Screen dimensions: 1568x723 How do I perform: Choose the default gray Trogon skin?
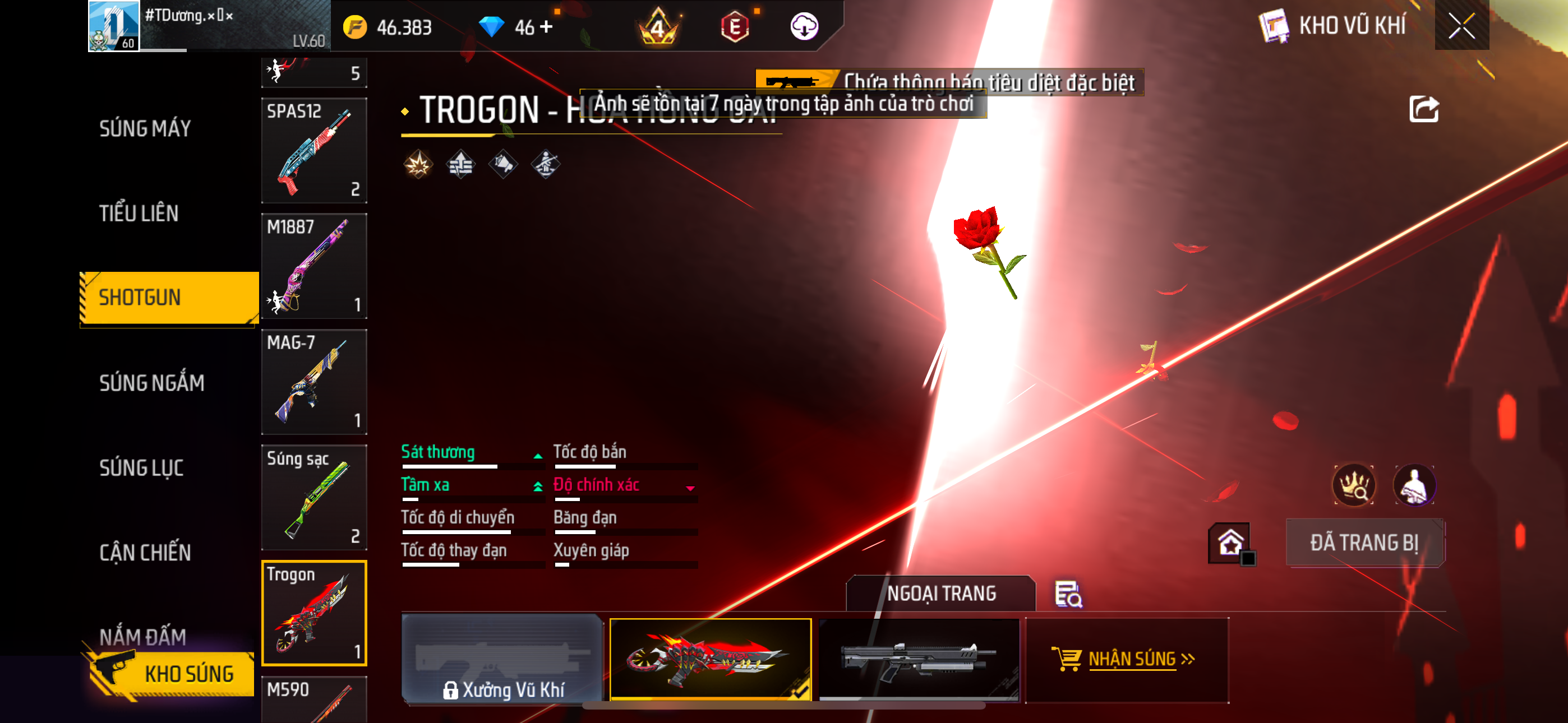click(x=919, y=659)
